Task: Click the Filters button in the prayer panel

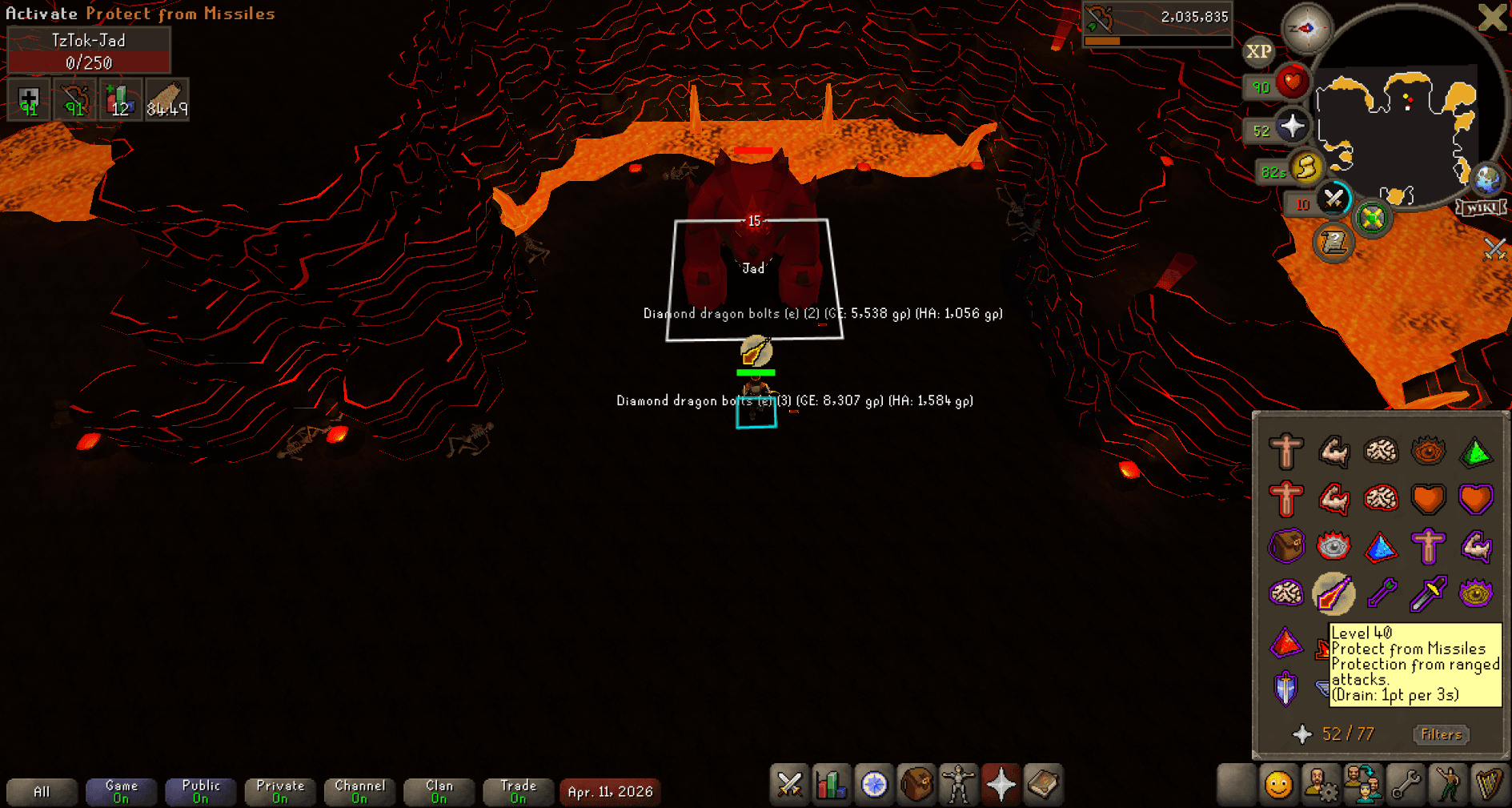Action: [x=1440, y=734]
